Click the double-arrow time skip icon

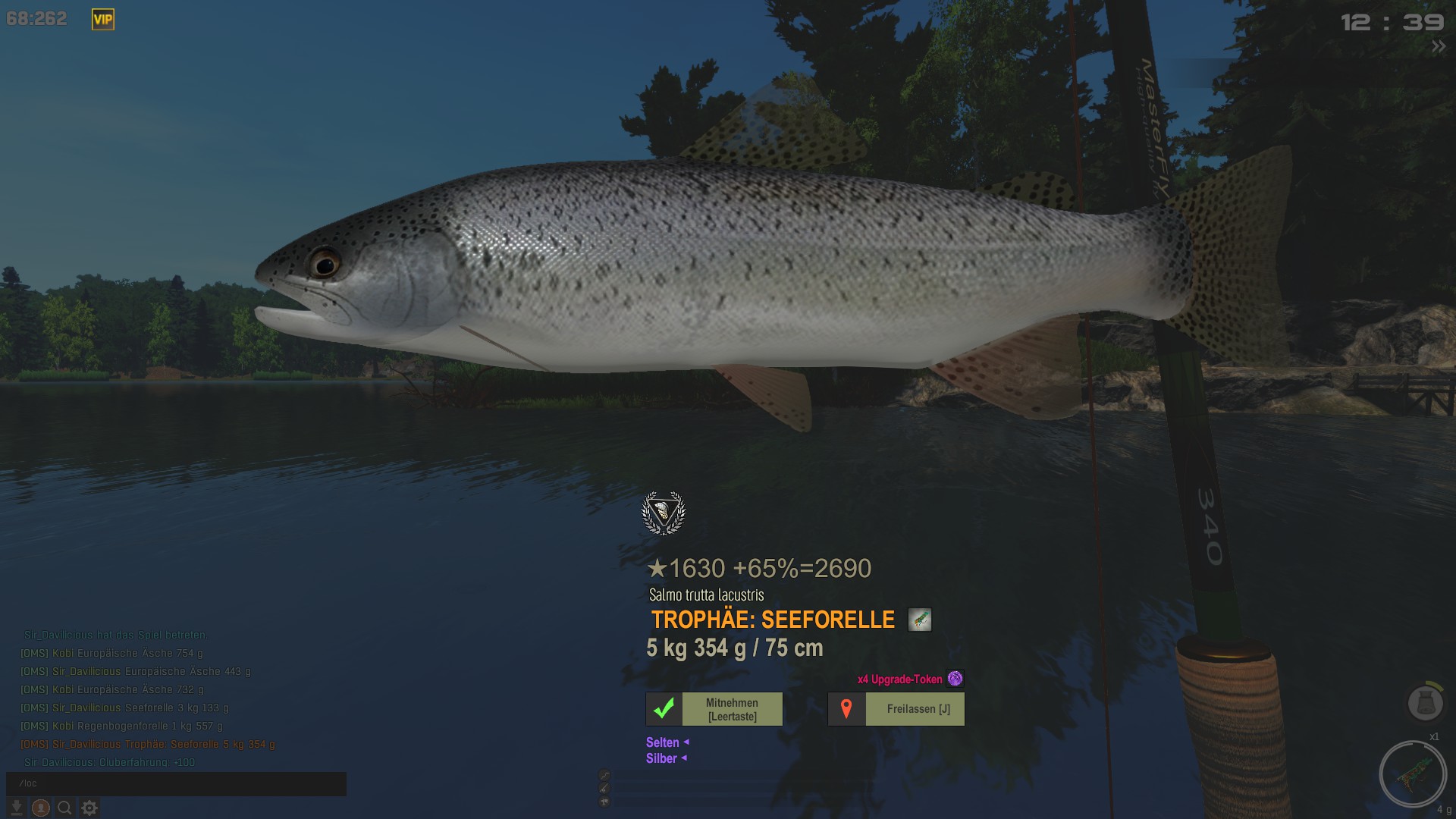pos(1439,47)
